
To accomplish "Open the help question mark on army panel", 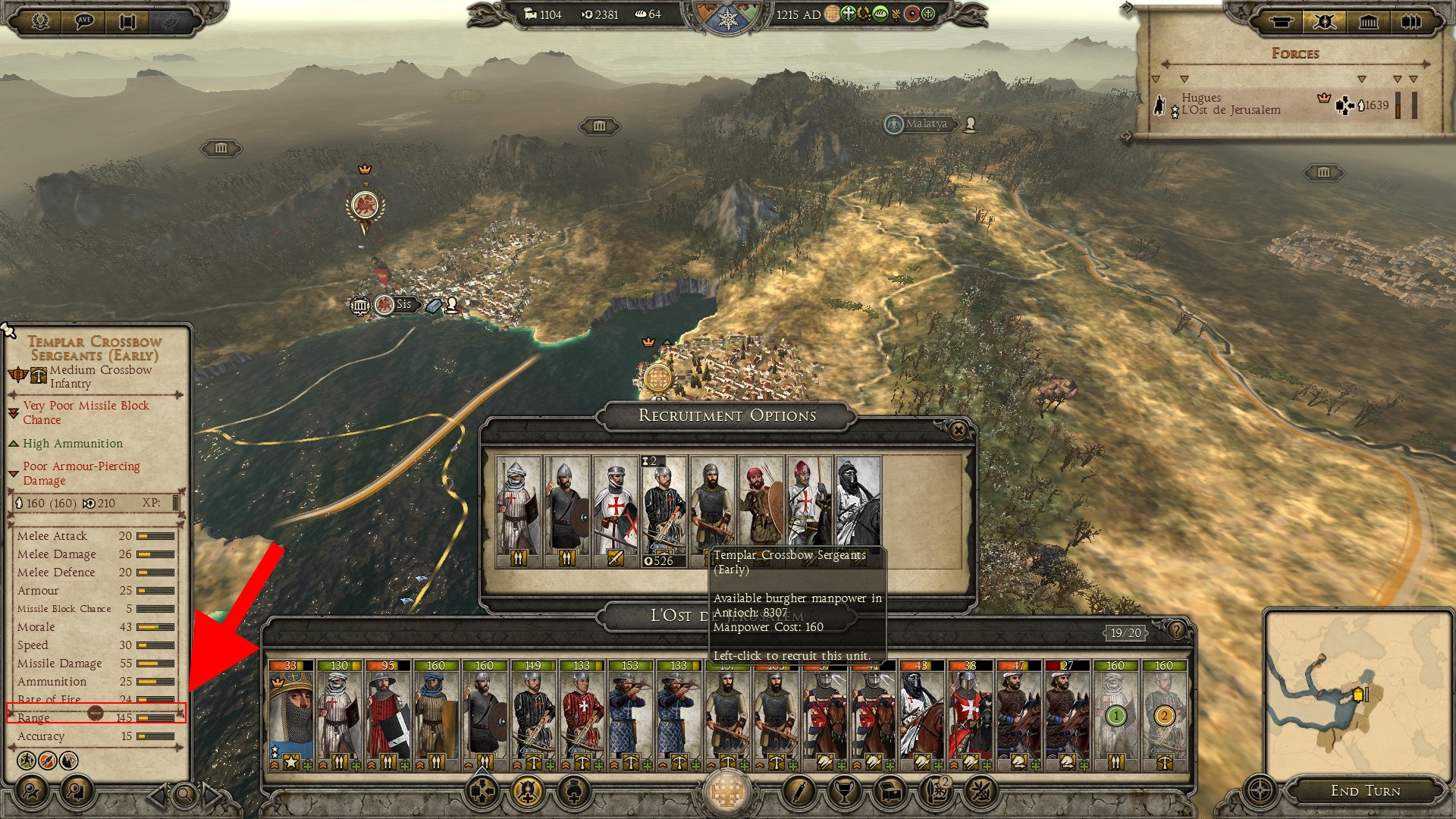I will tap(1176, 630).
